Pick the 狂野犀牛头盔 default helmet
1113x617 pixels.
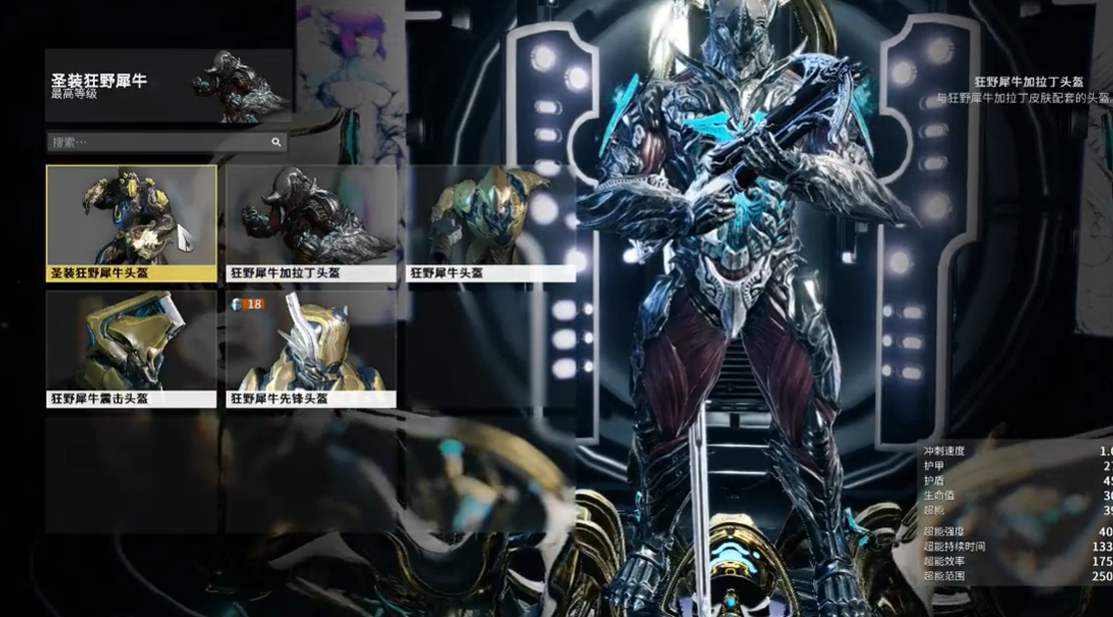coord(489,223)
